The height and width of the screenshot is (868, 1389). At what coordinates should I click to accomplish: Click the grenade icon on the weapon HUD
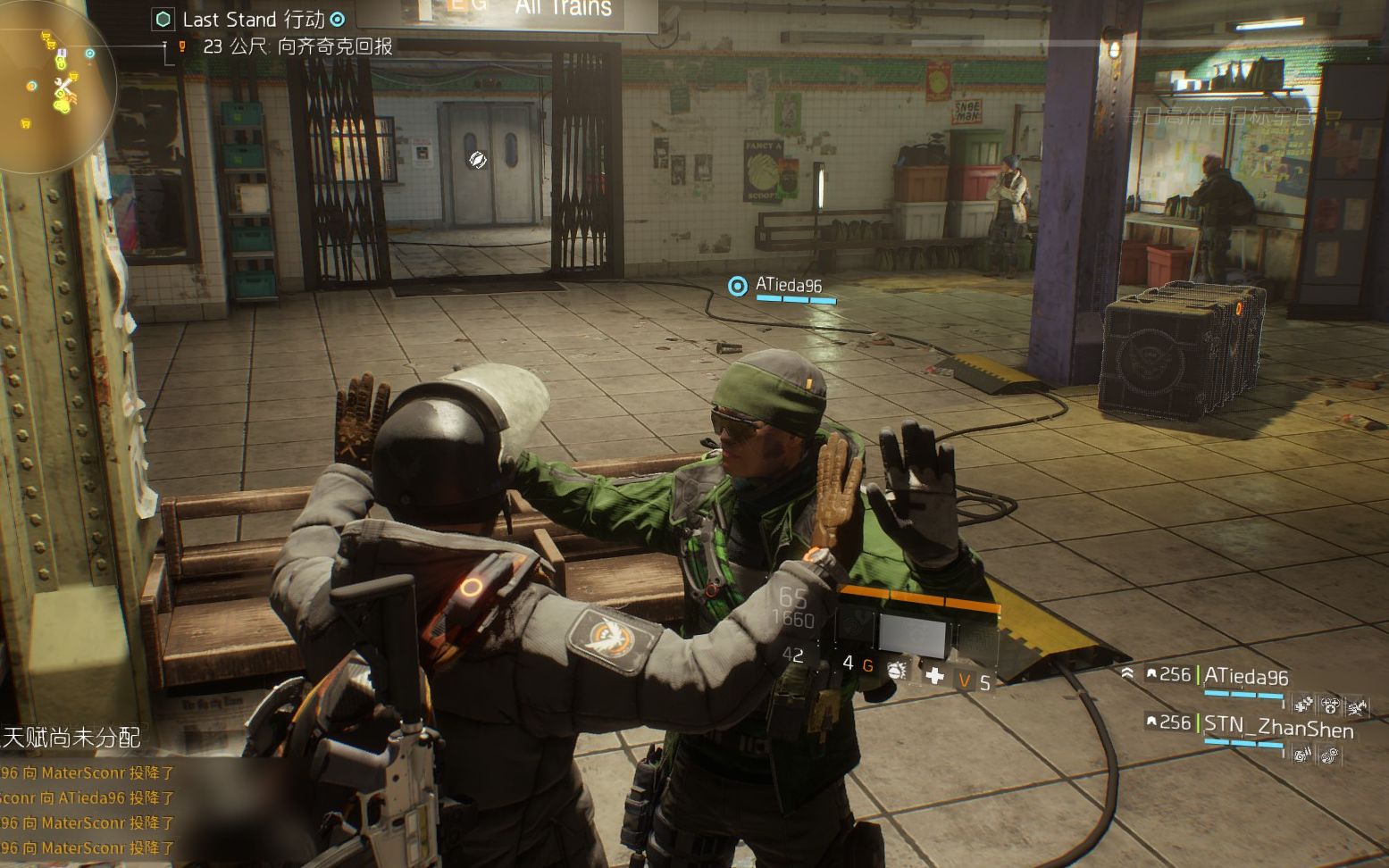tap(897, 669)
